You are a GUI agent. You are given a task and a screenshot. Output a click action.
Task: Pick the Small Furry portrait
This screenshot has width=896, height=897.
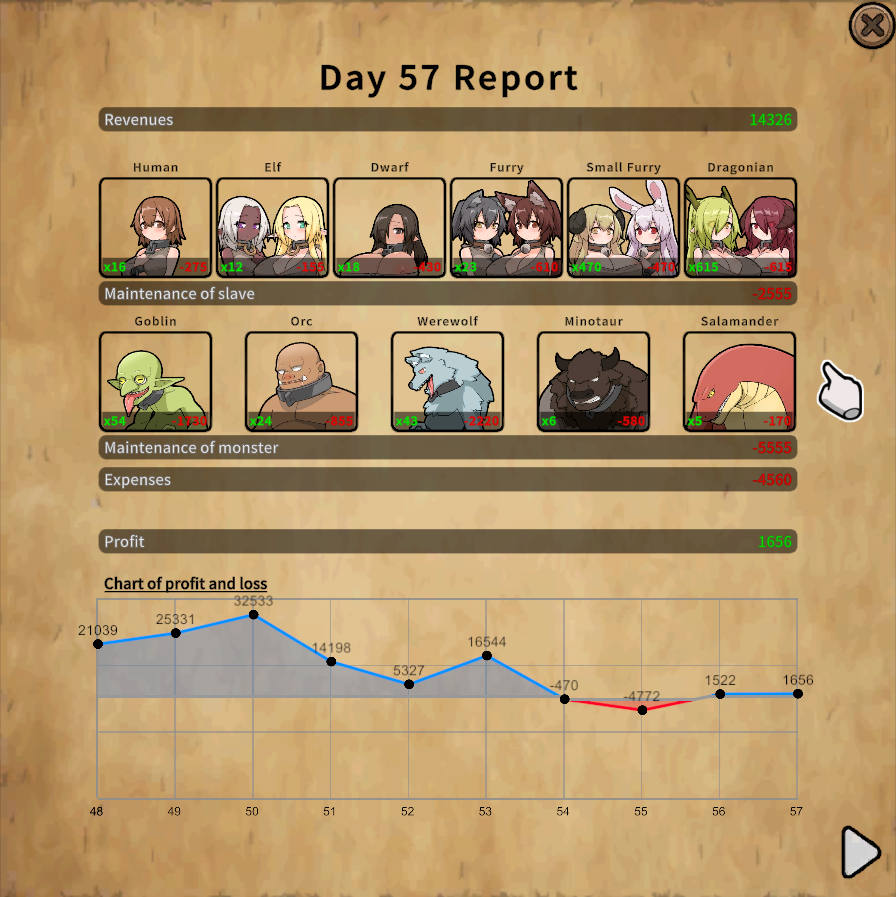pos(623,227)
